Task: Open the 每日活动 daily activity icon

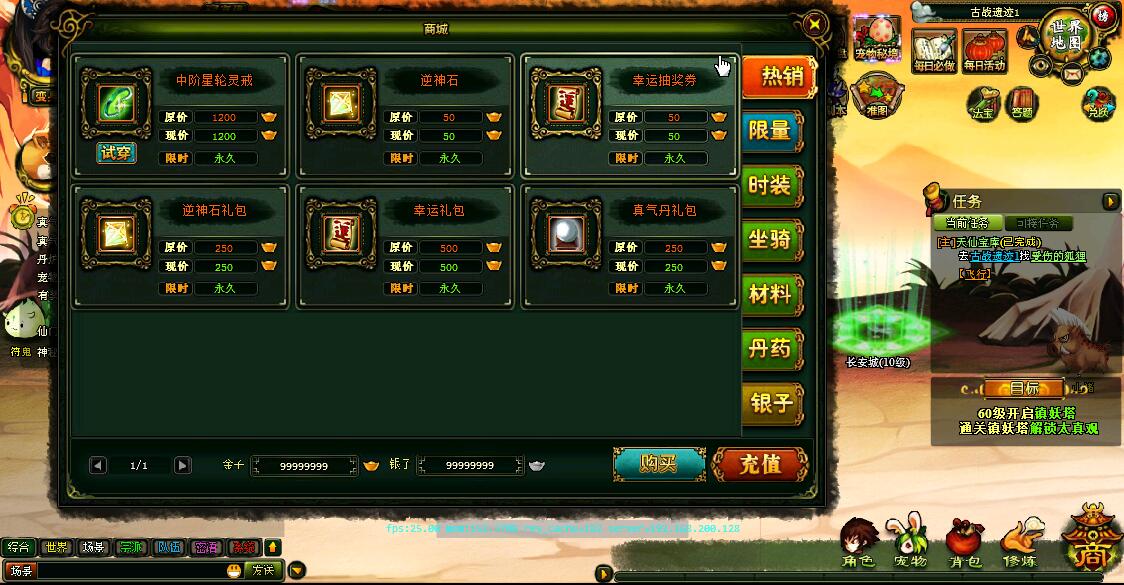Action: (984, 50)
